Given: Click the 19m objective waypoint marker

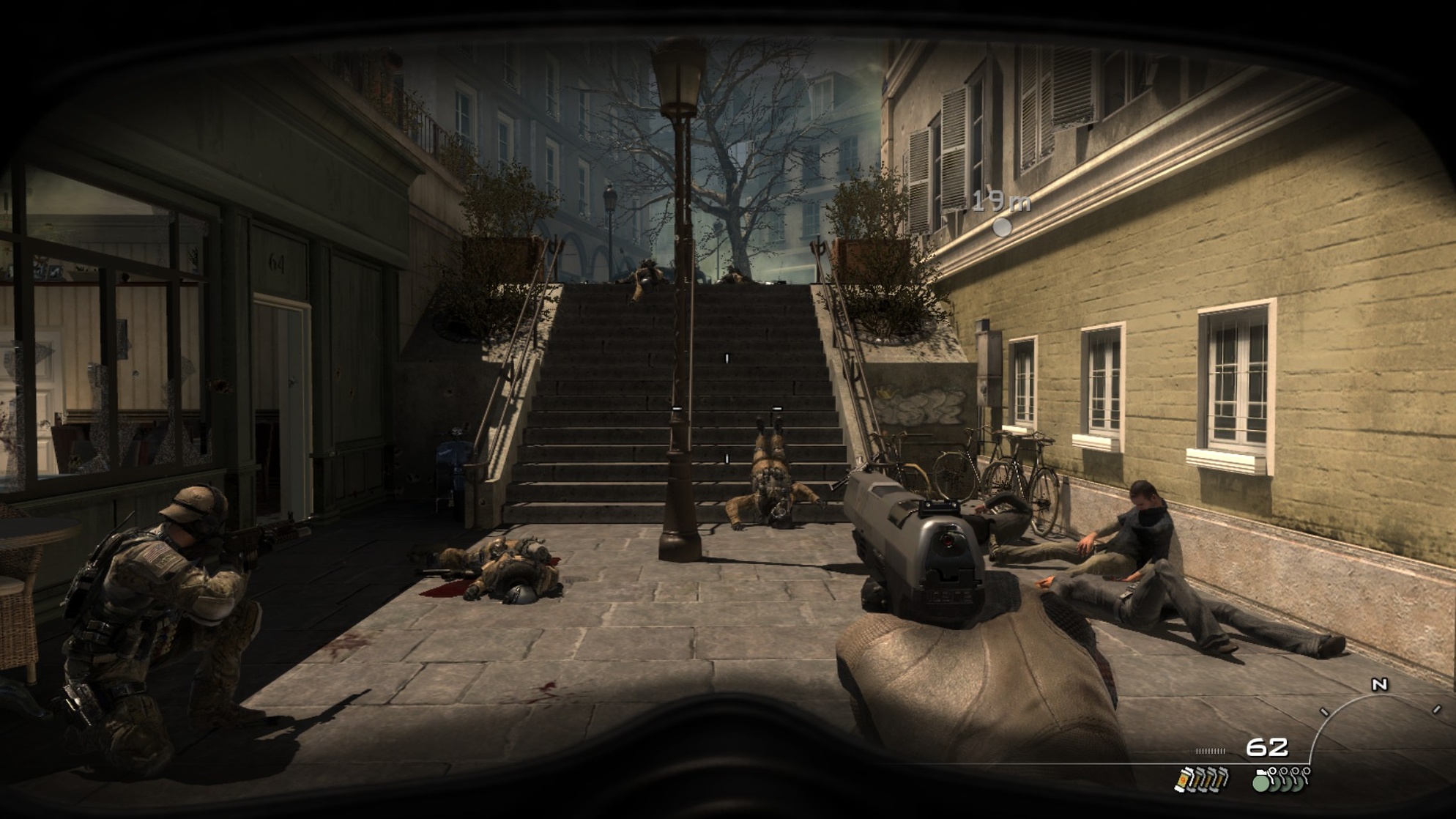Looking at the screenshot, I should 1001,227.
